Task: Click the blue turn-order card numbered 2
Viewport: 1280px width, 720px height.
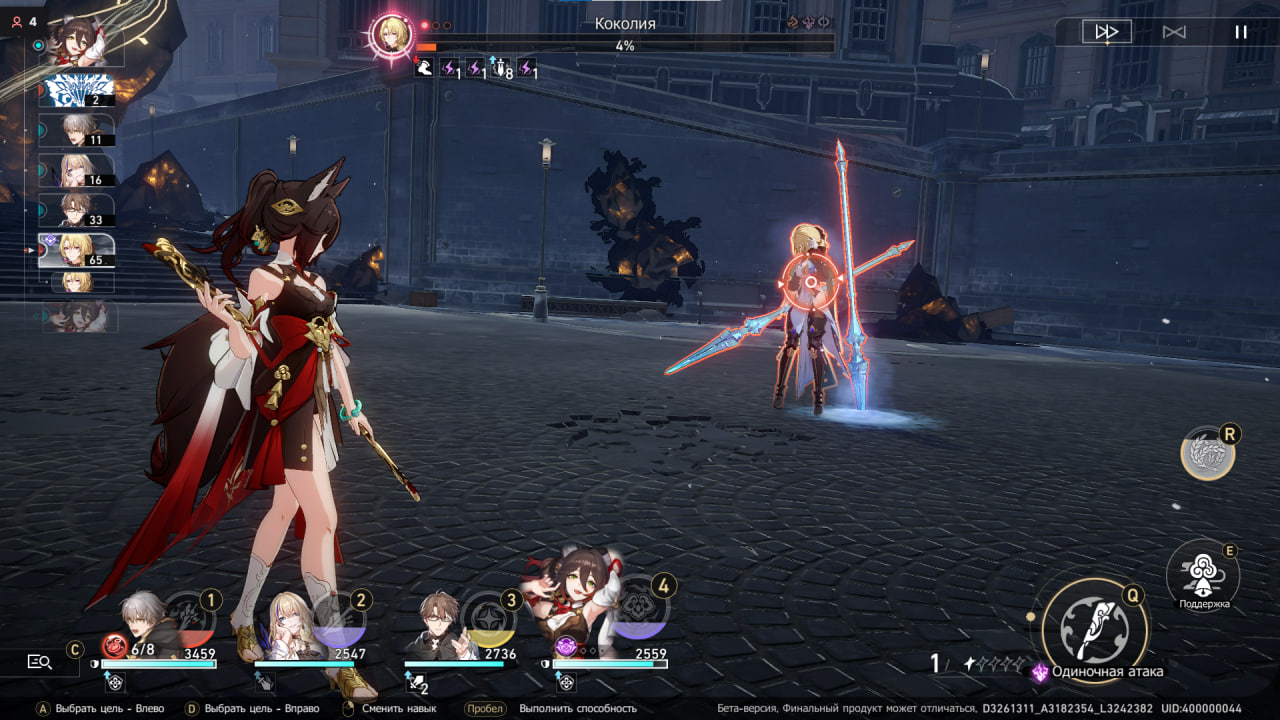Action: tap(78, 90)
